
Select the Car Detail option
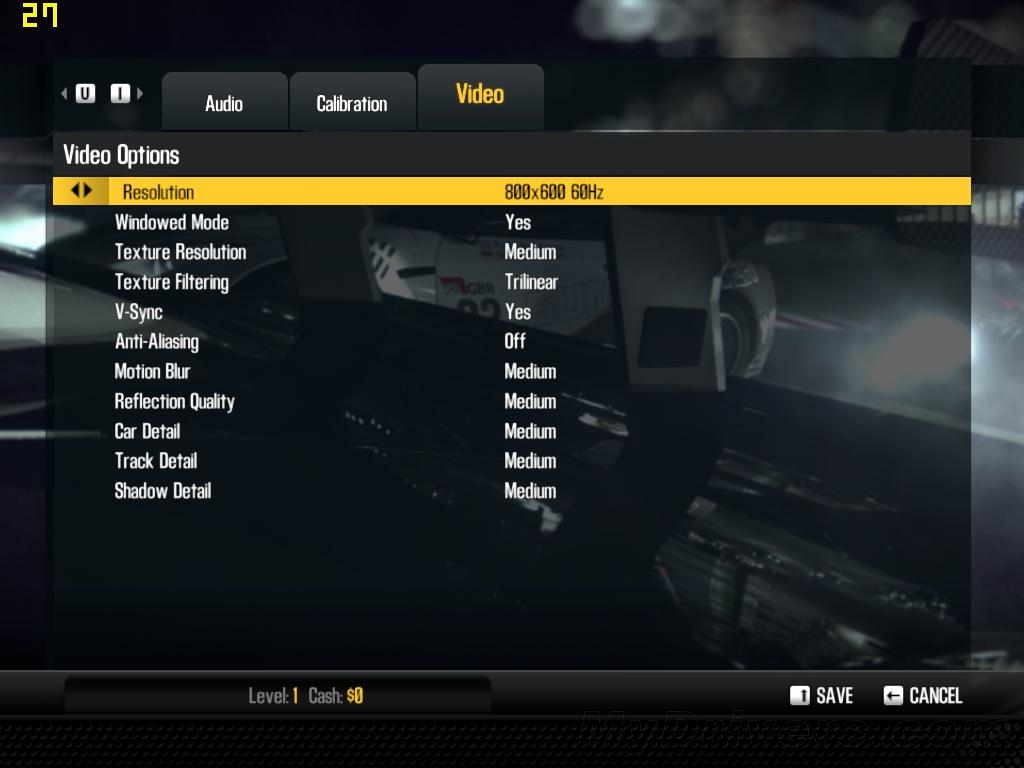pos(147,432)
